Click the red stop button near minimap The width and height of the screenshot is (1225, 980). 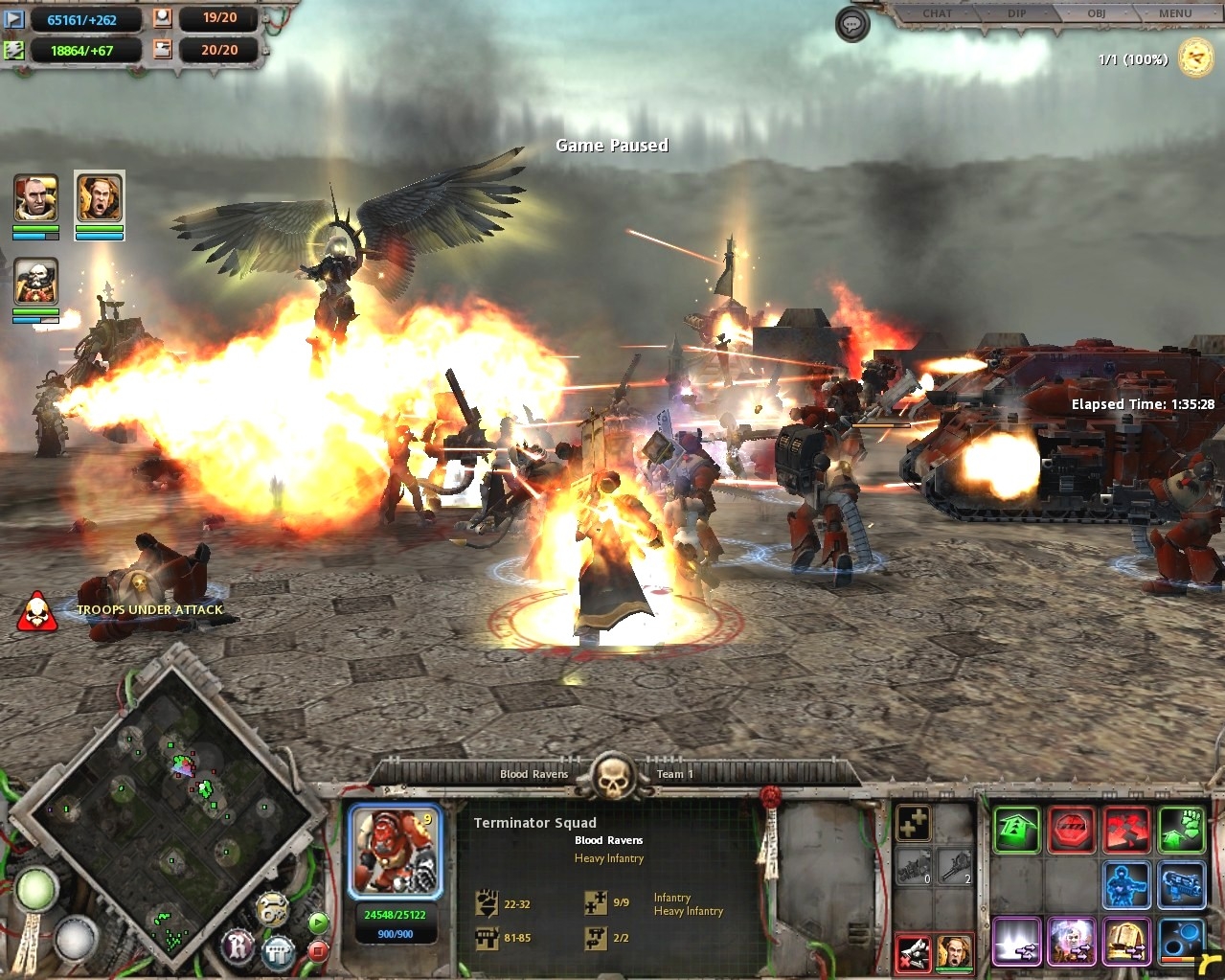pos(318,950)
